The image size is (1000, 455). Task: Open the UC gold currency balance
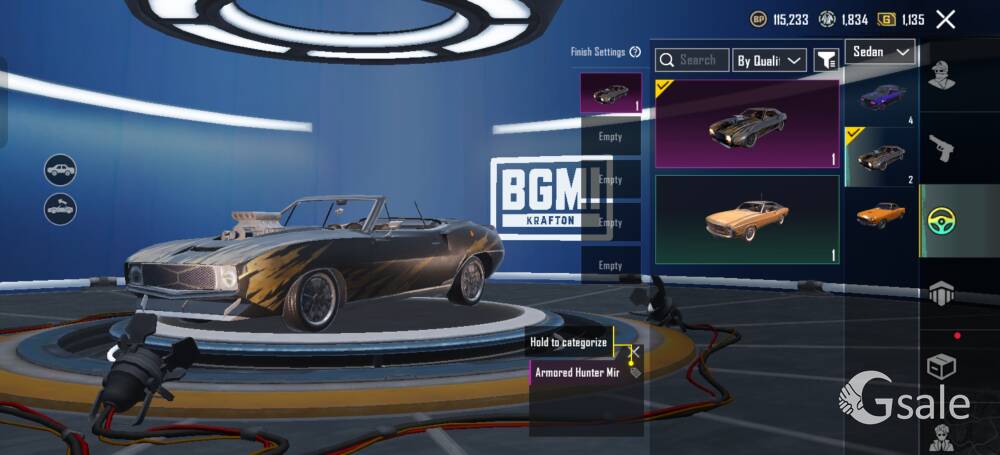901,19
